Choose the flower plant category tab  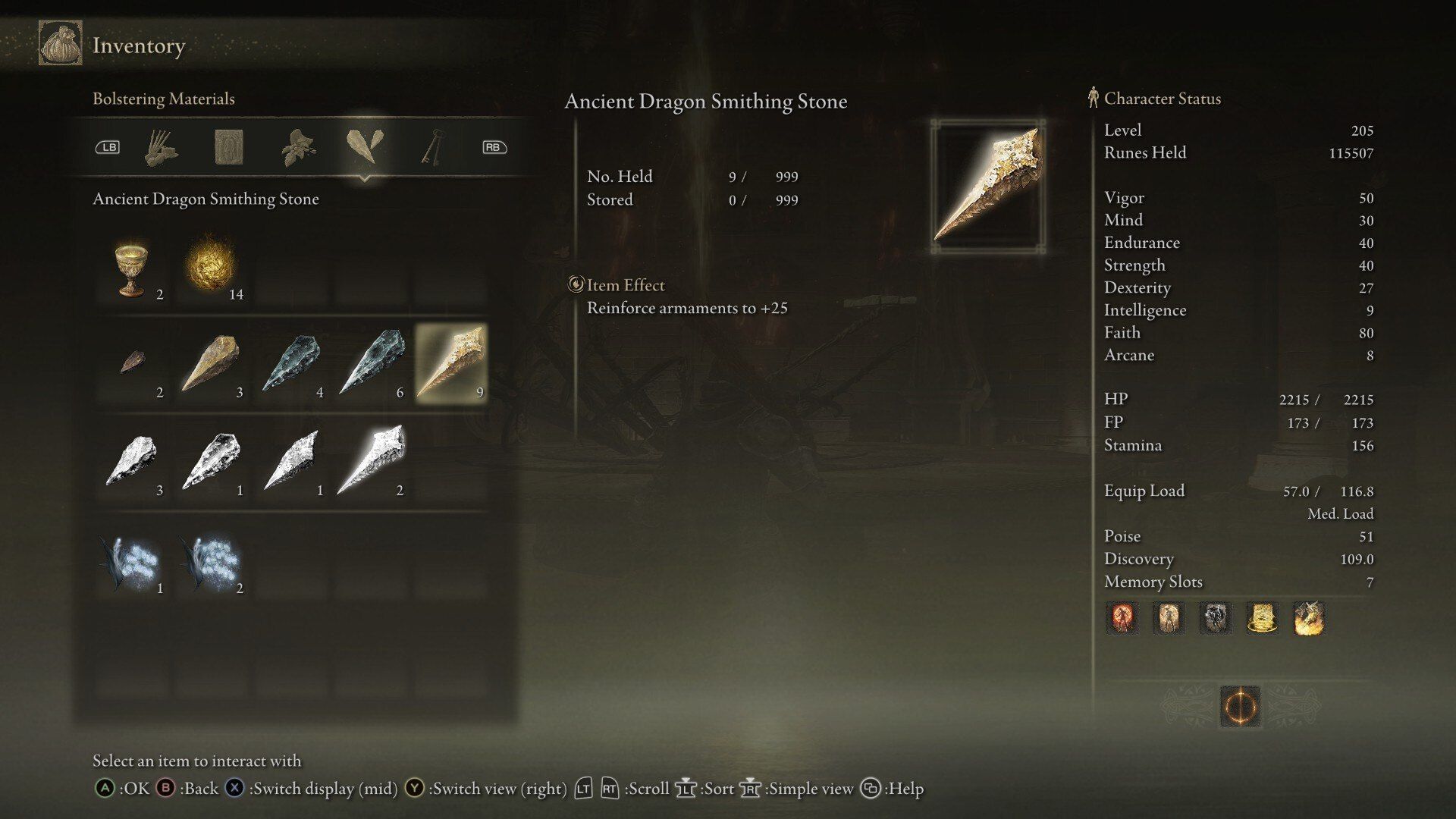click(298, 147)
